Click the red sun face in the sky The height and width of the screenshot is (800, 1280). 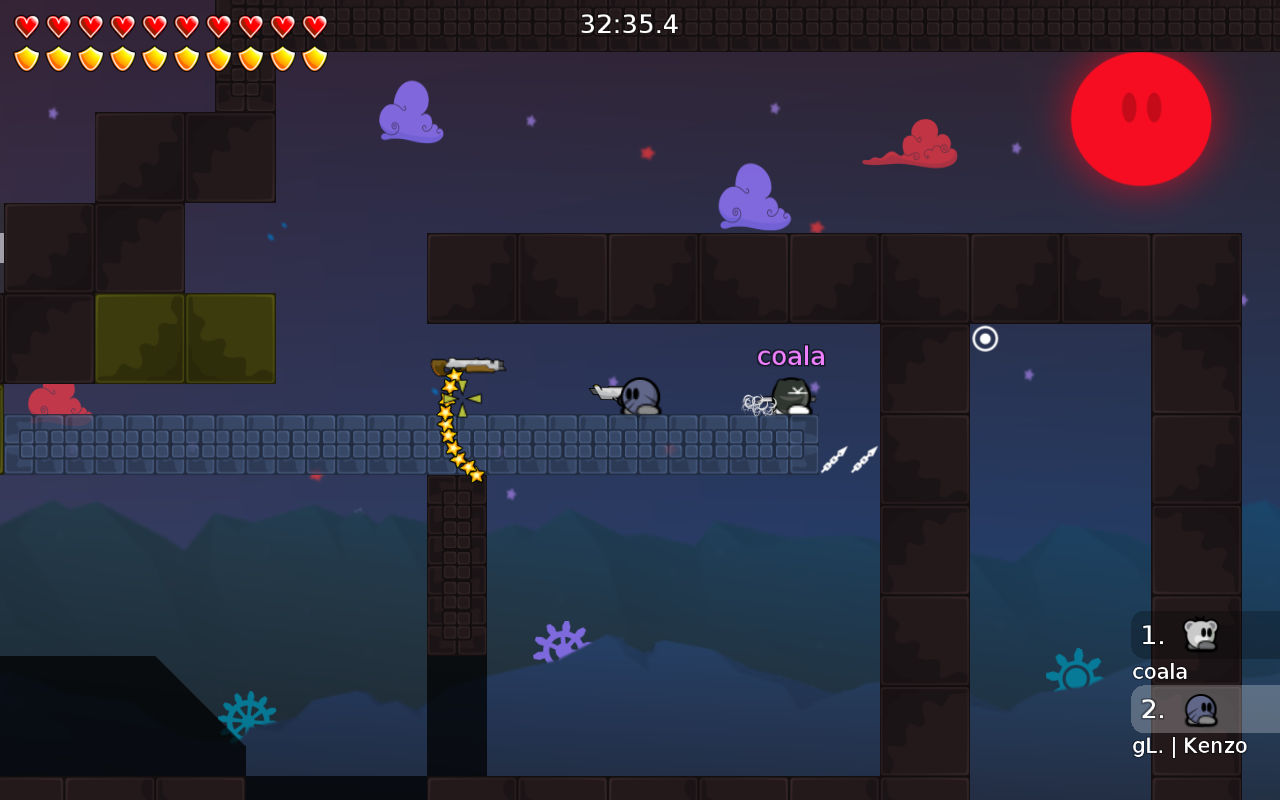point(1140,118)
